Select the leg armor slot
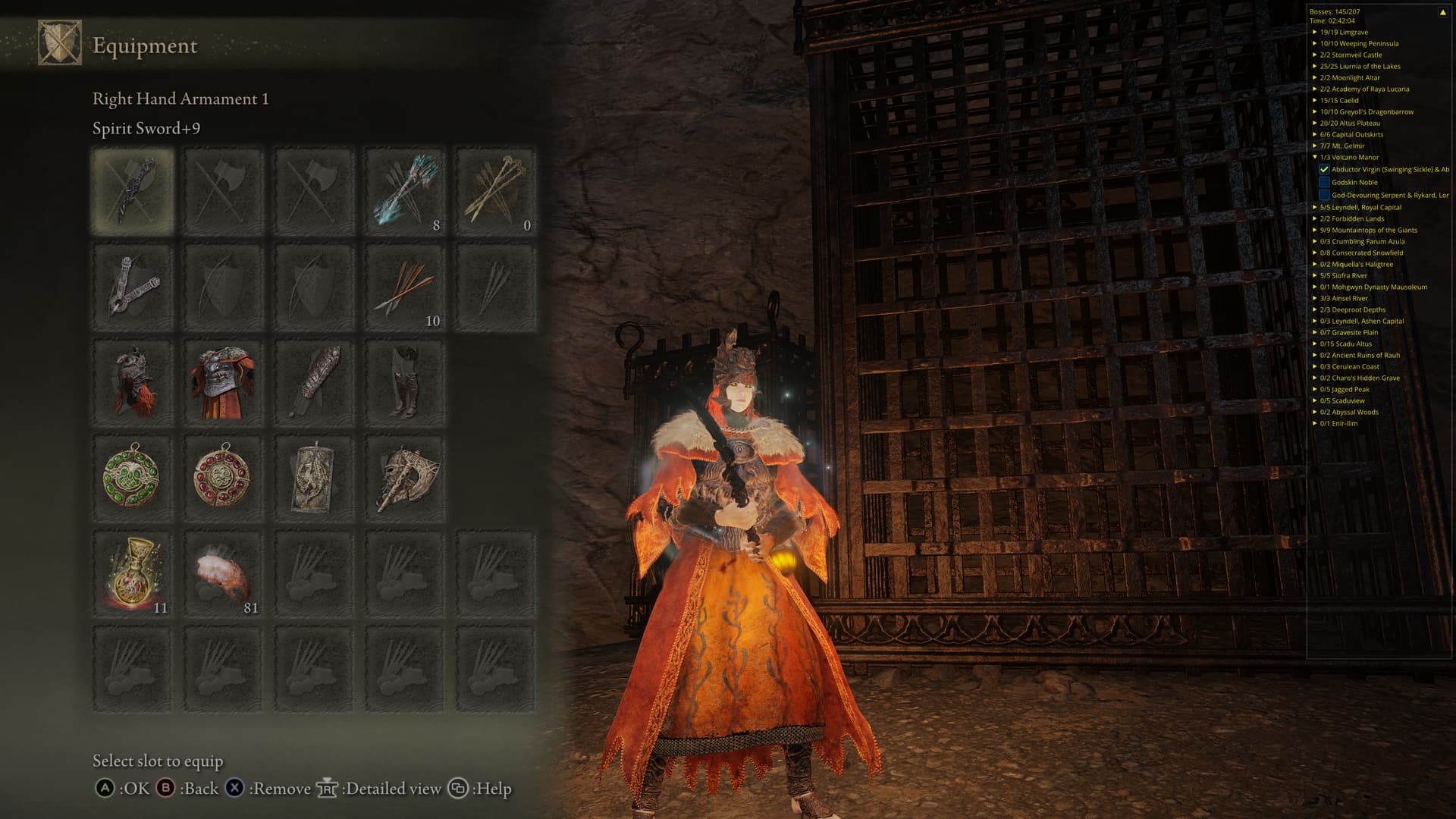Viewport: 1456px width, 819px height. [x=405, y=382]
